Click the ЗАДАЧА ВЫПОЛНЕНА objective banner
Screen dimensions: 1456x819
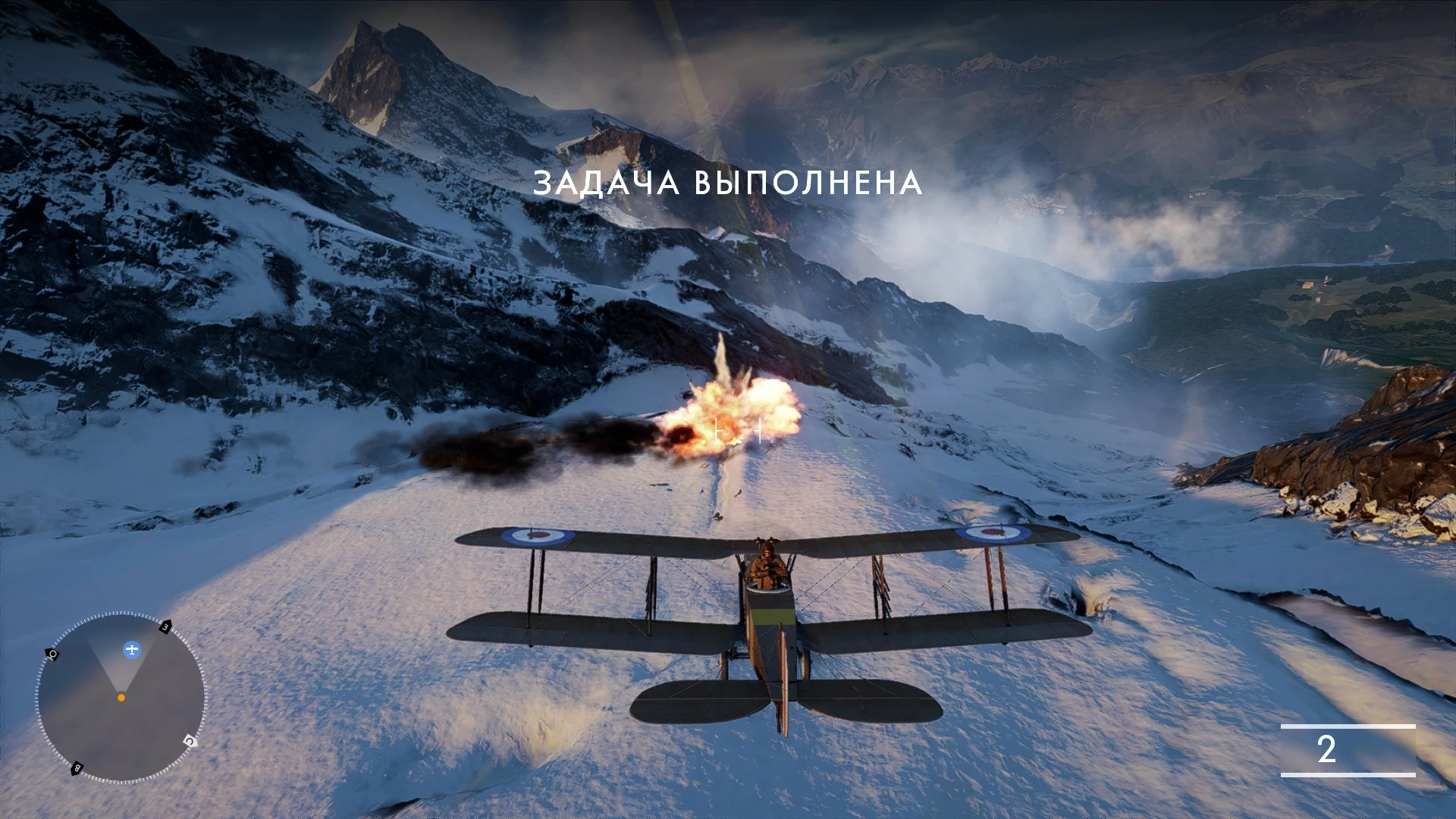click(x=730, y=184)
